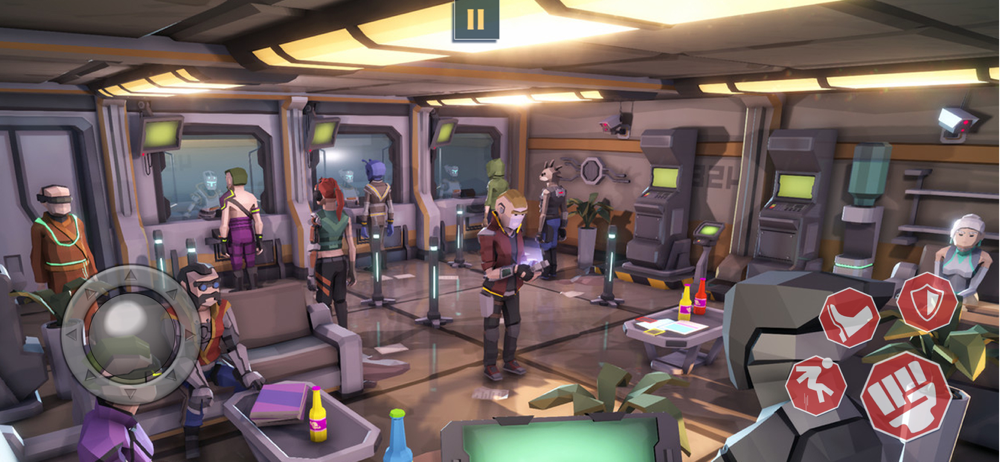Use the shield block button

click(x=926, y=300)
